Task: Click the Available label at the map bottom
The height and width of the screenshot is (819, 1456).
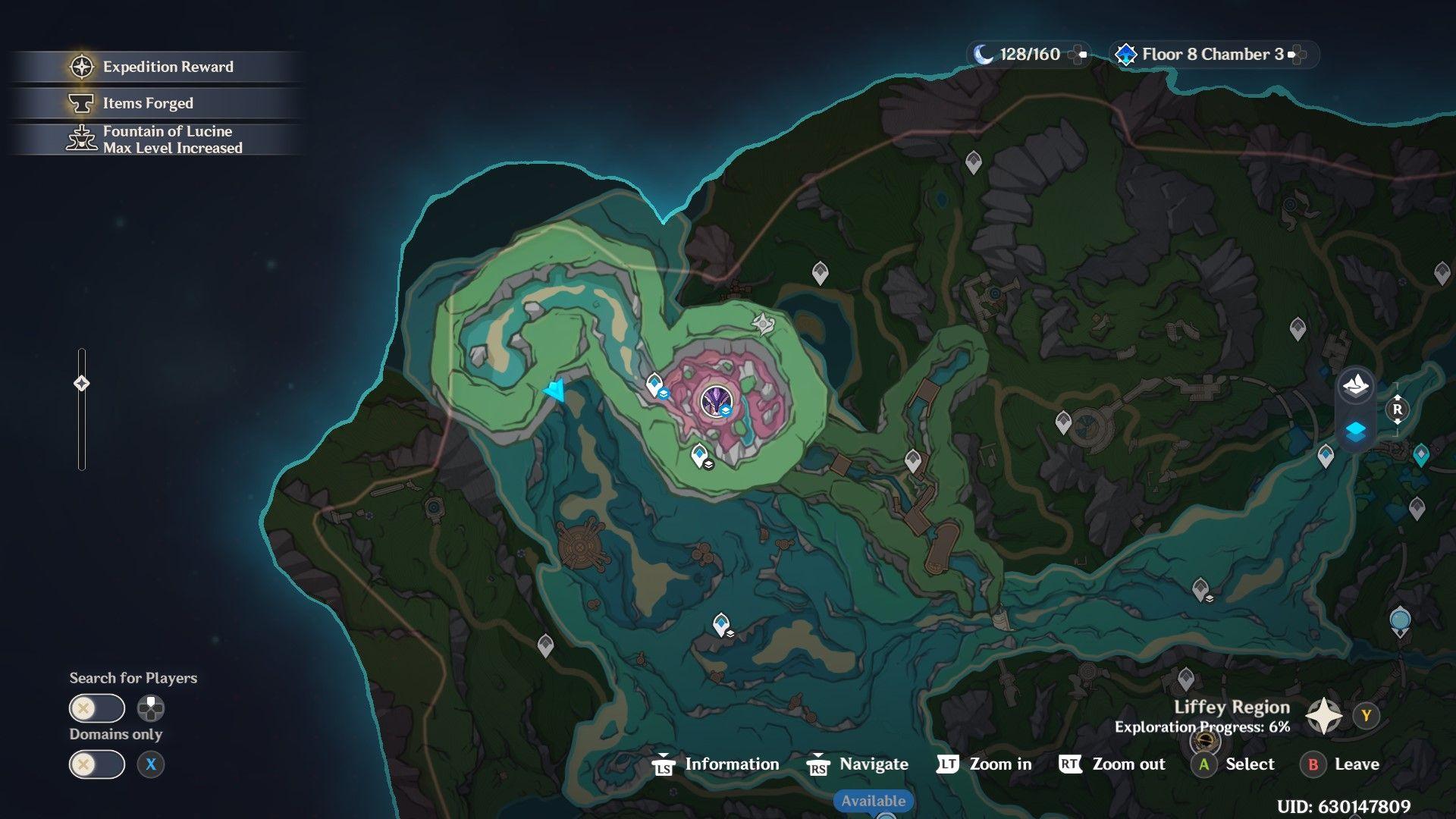Action: (x=873, y=801)
